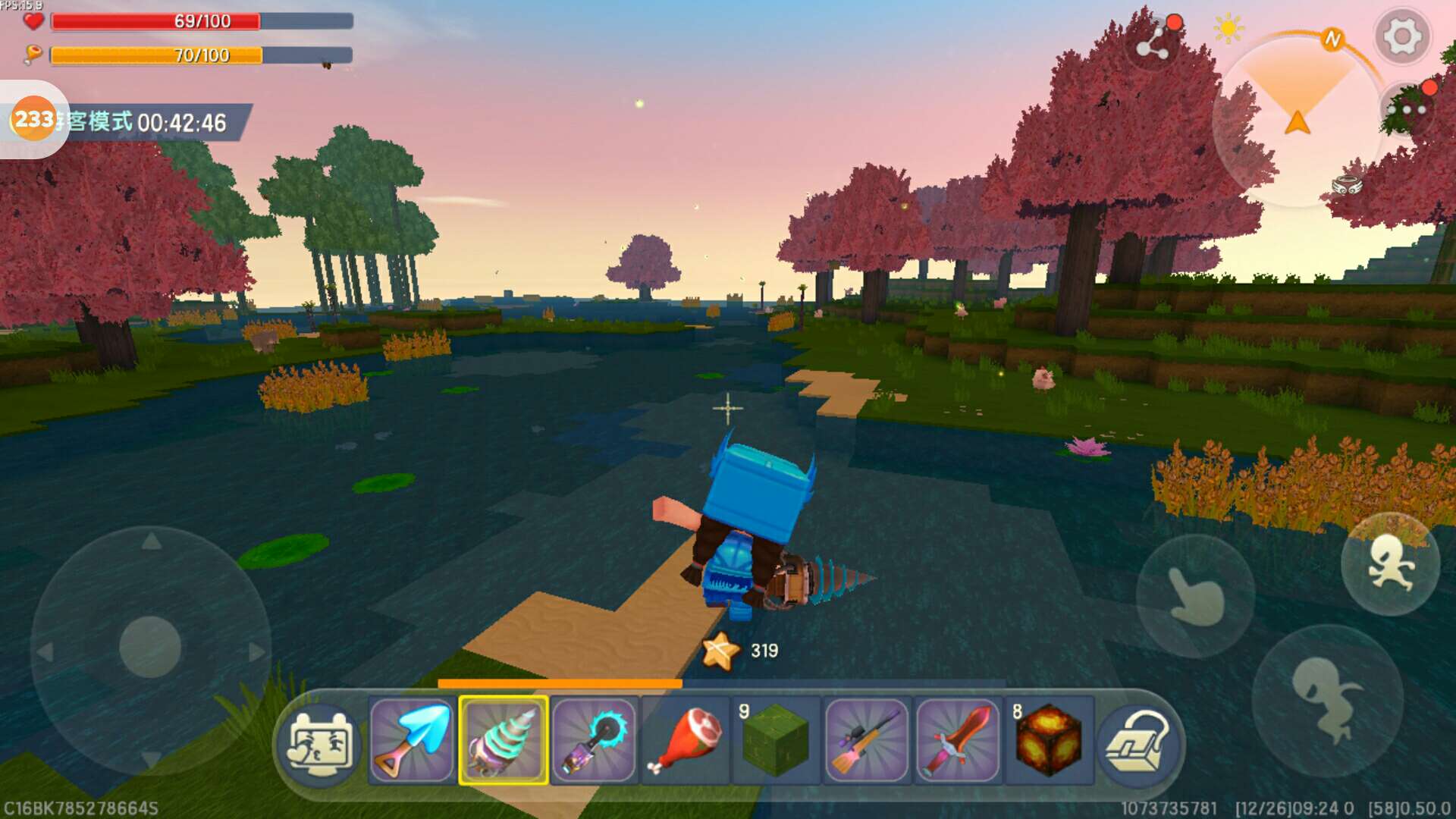Tap the hand interact button
The image size is (1456, 819).
coord(1195,597)
